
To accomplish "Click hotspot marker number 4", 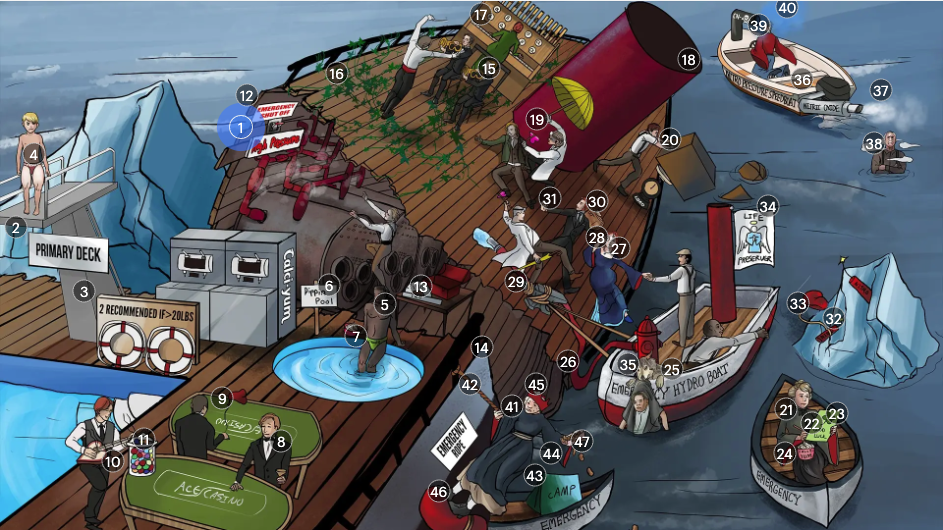I will coord(33,154).
